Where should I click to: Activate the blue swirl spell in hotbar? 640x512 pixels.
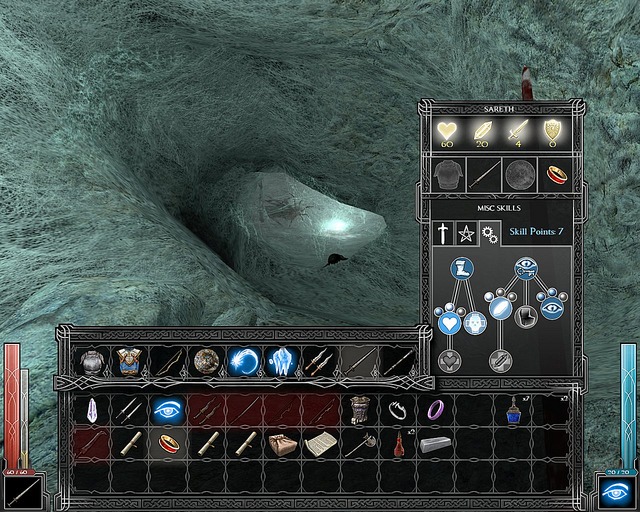pyautogui.click(x=244, y=361)
